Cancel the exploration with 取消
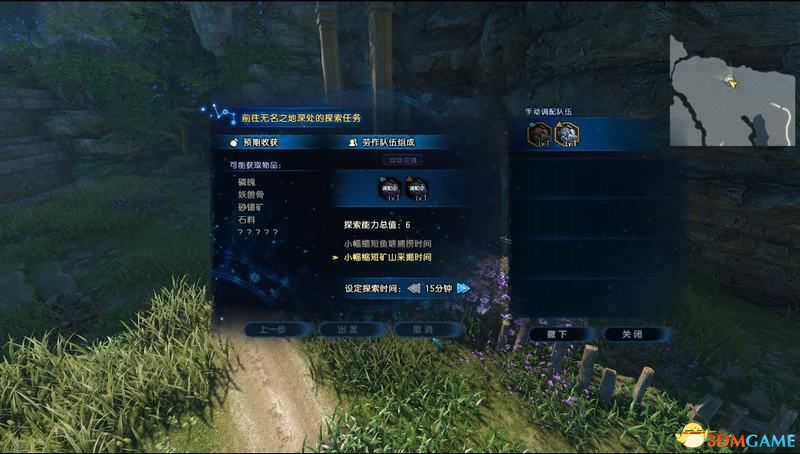 click(428, 329)
